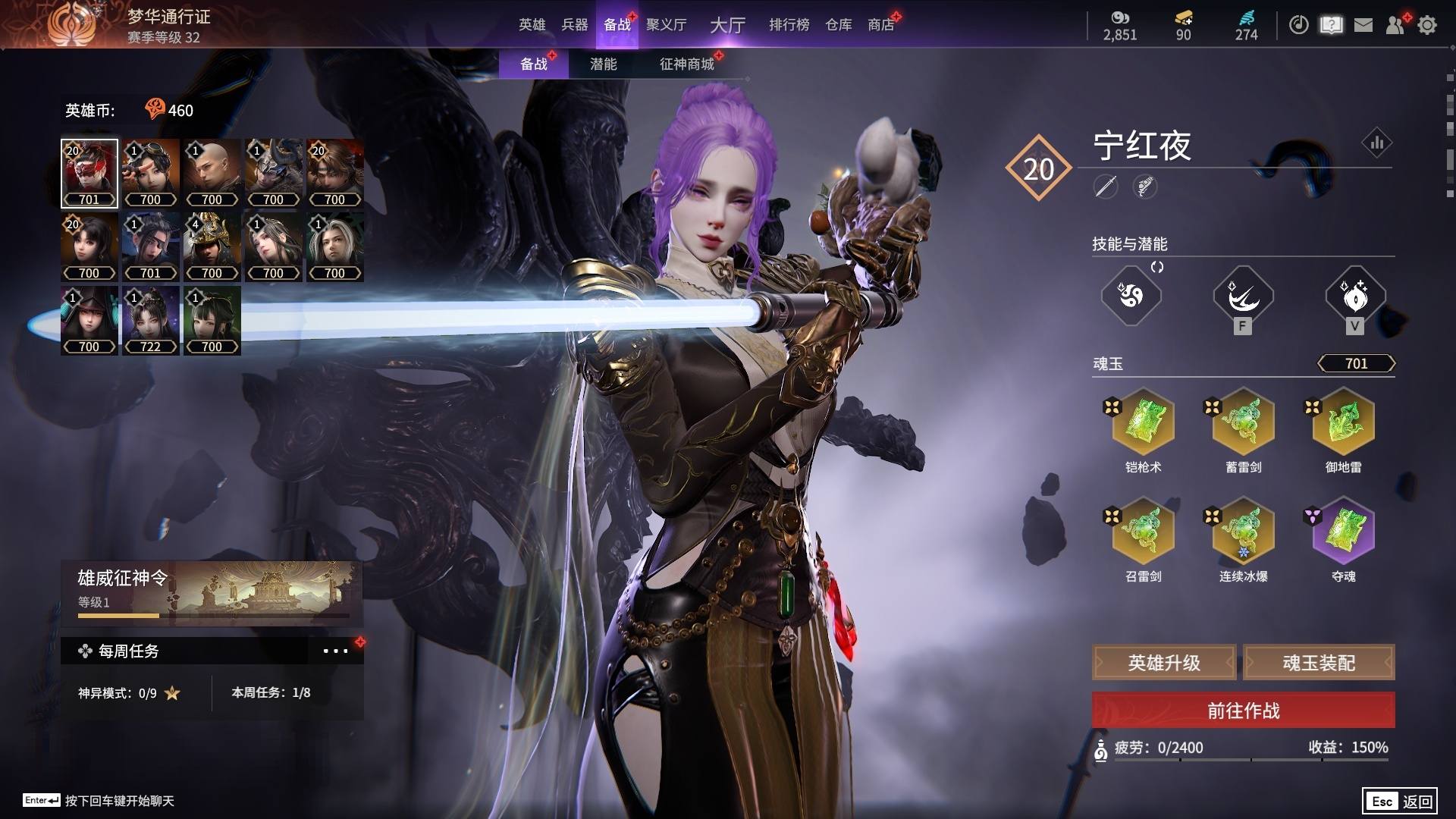The width and height of the screenshot is (1456, 819).
Task: Enter the 聚义厅 menu
Action: point(666,25)
